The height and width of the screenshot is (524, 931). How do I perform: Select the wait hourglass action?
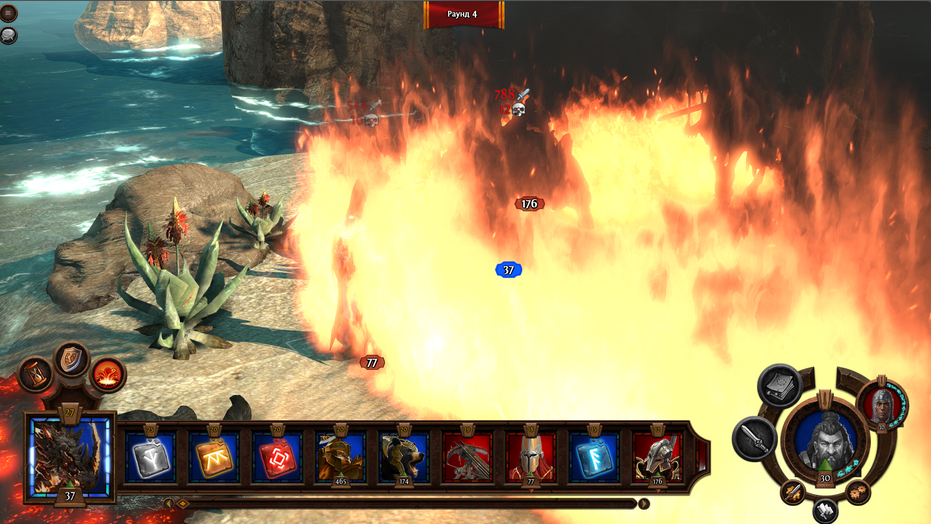35,375
